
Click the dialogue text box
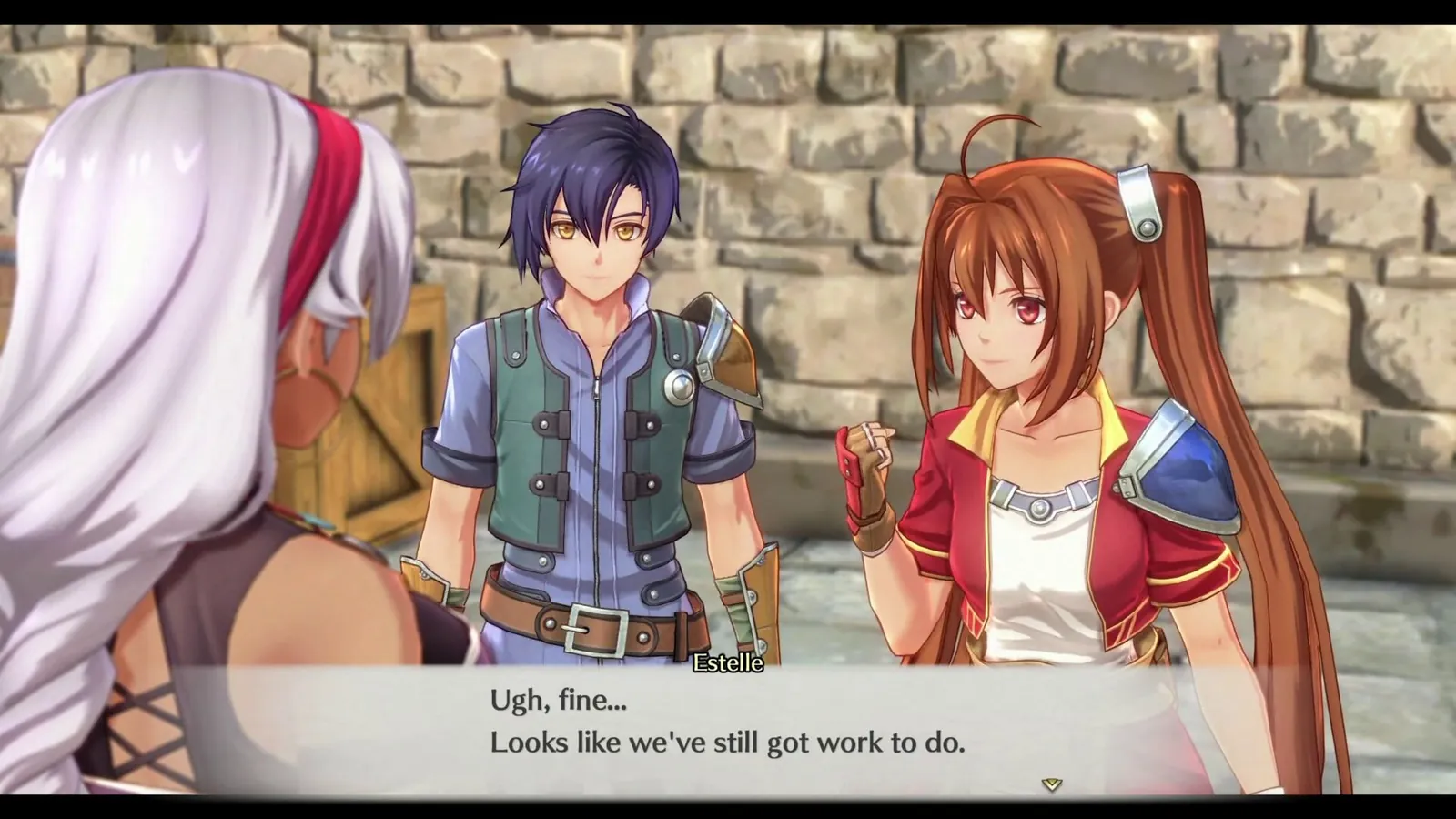tap(728, 728)
